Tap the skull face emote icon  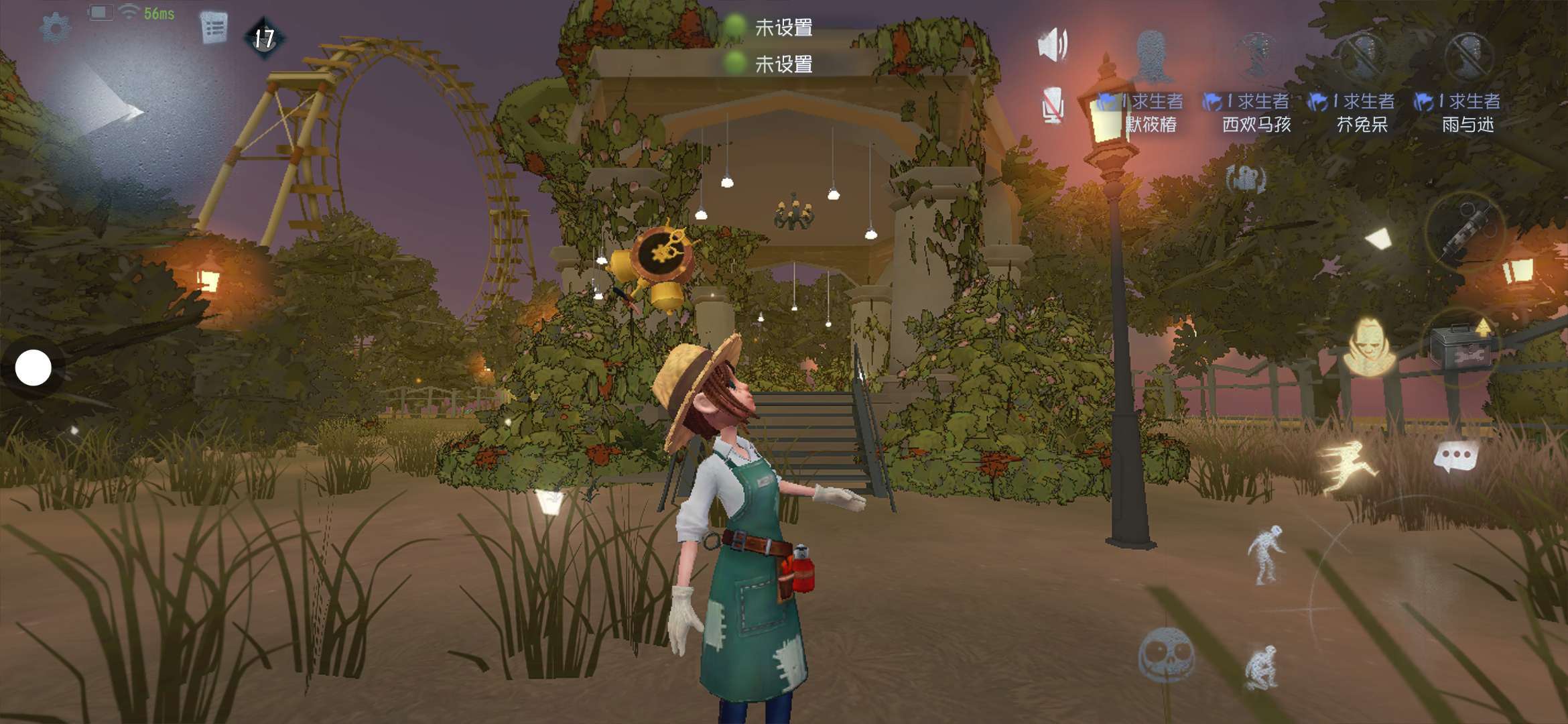1165,655
